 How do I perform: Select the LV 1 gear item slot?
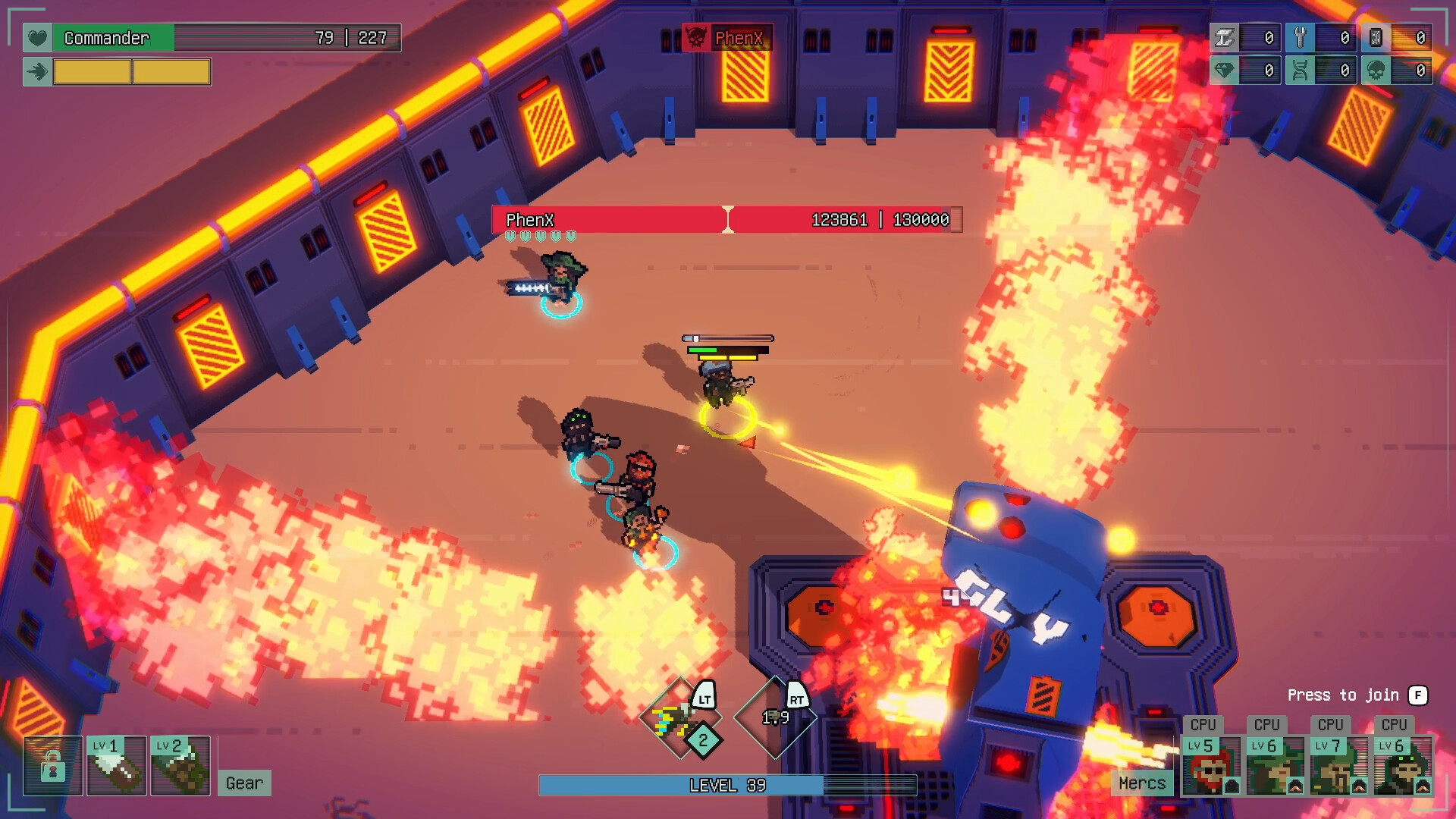tap(116, 766)
